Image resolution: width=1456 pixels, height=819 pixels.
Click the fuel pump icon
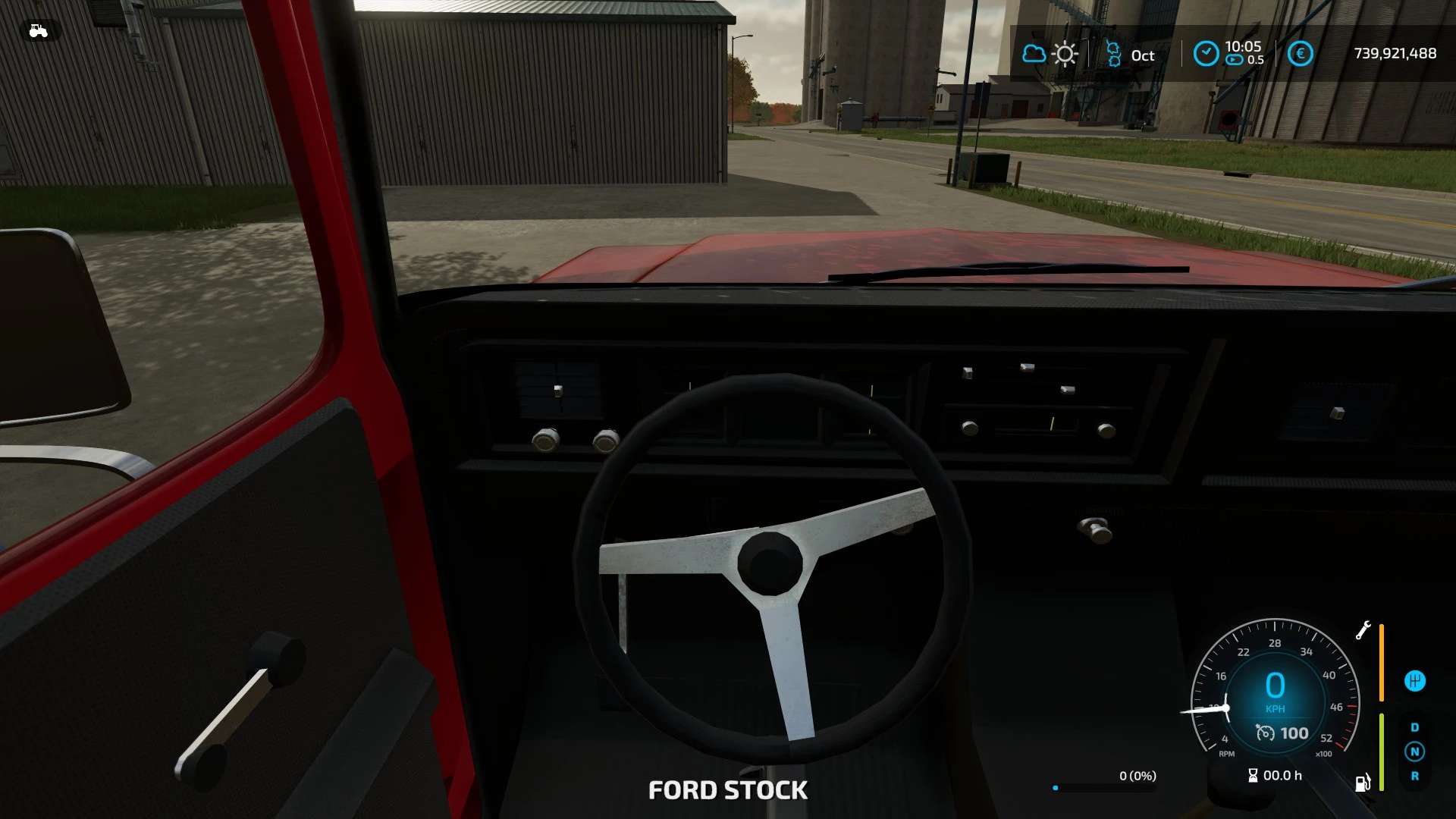[x=1363, y=783]
